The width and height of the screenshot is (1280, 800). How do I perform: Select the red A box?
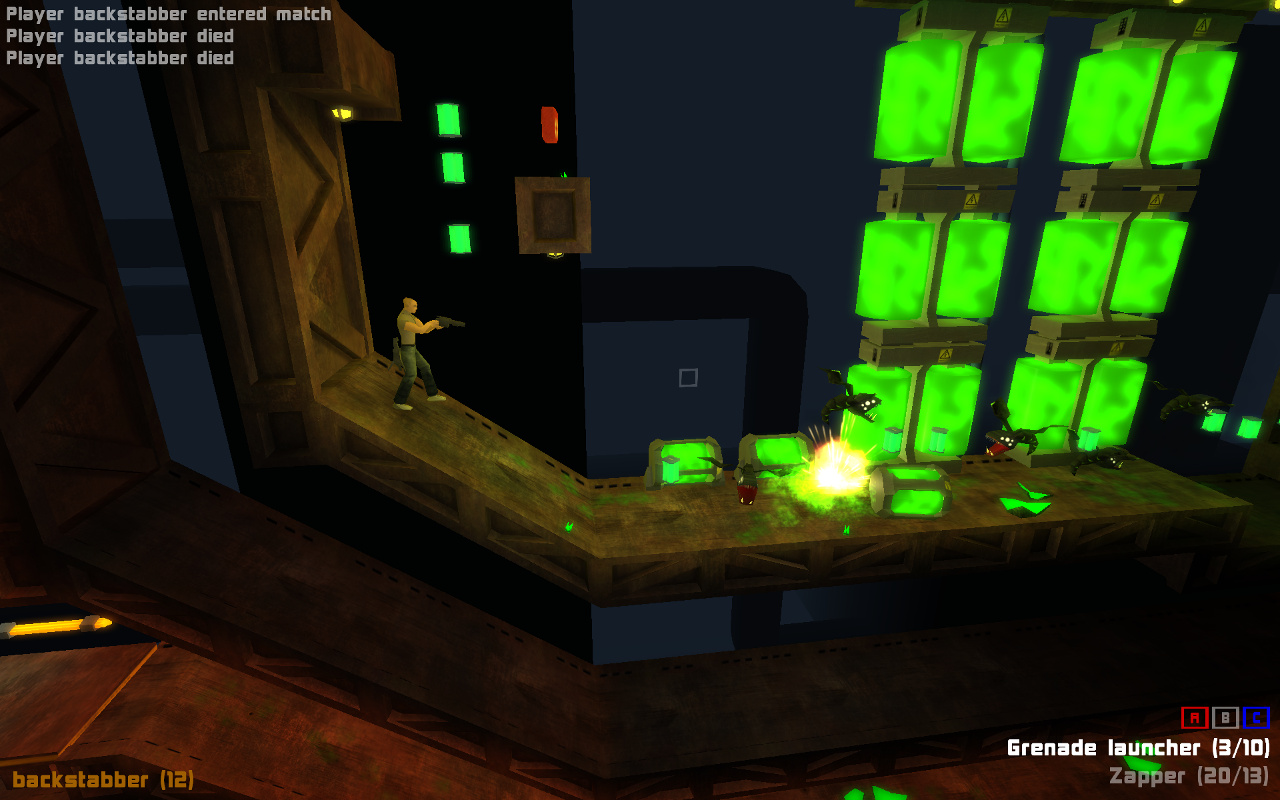[1194, 718]
